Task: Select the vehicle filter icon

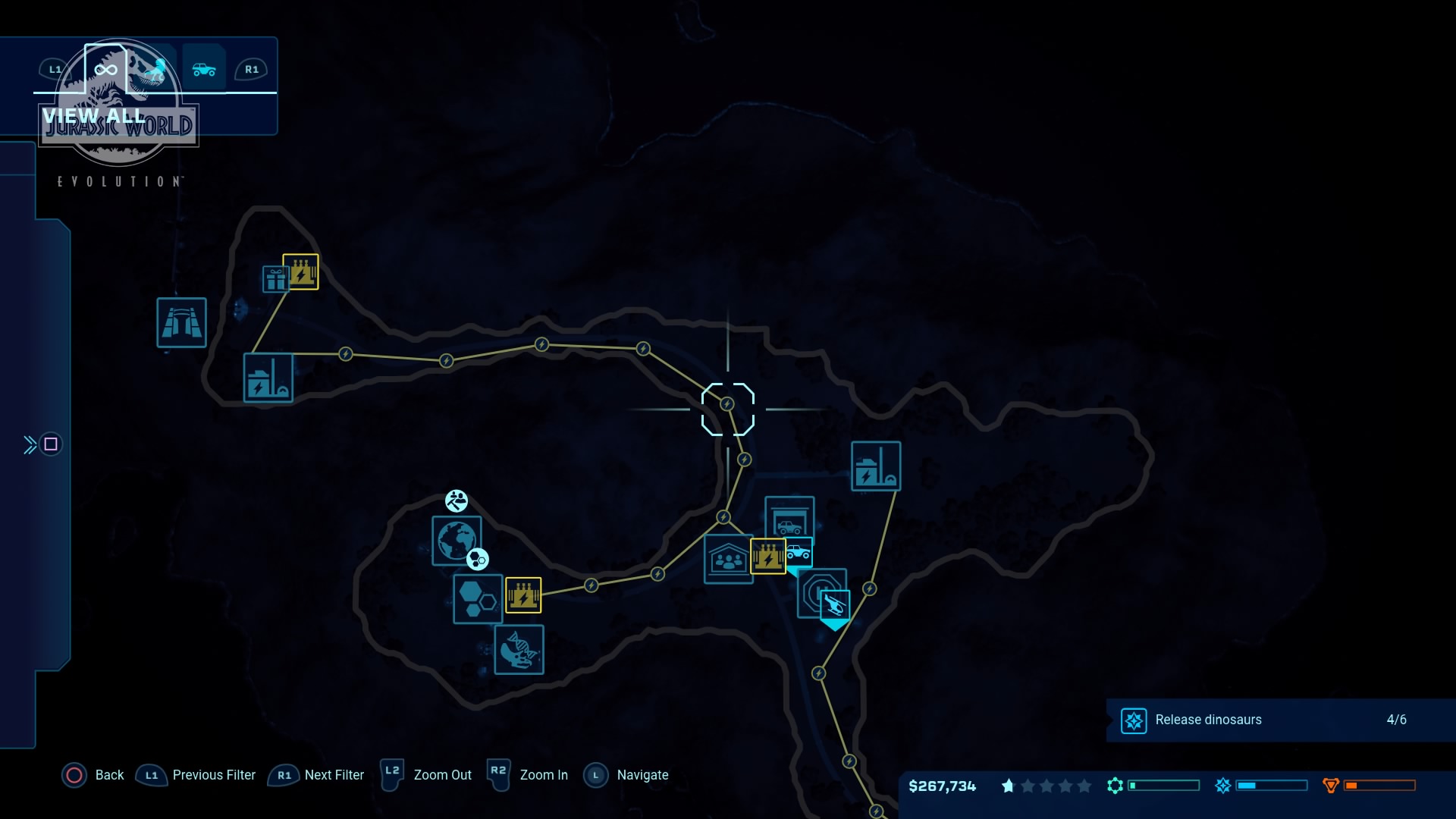Action: click(x=204, y=70)
